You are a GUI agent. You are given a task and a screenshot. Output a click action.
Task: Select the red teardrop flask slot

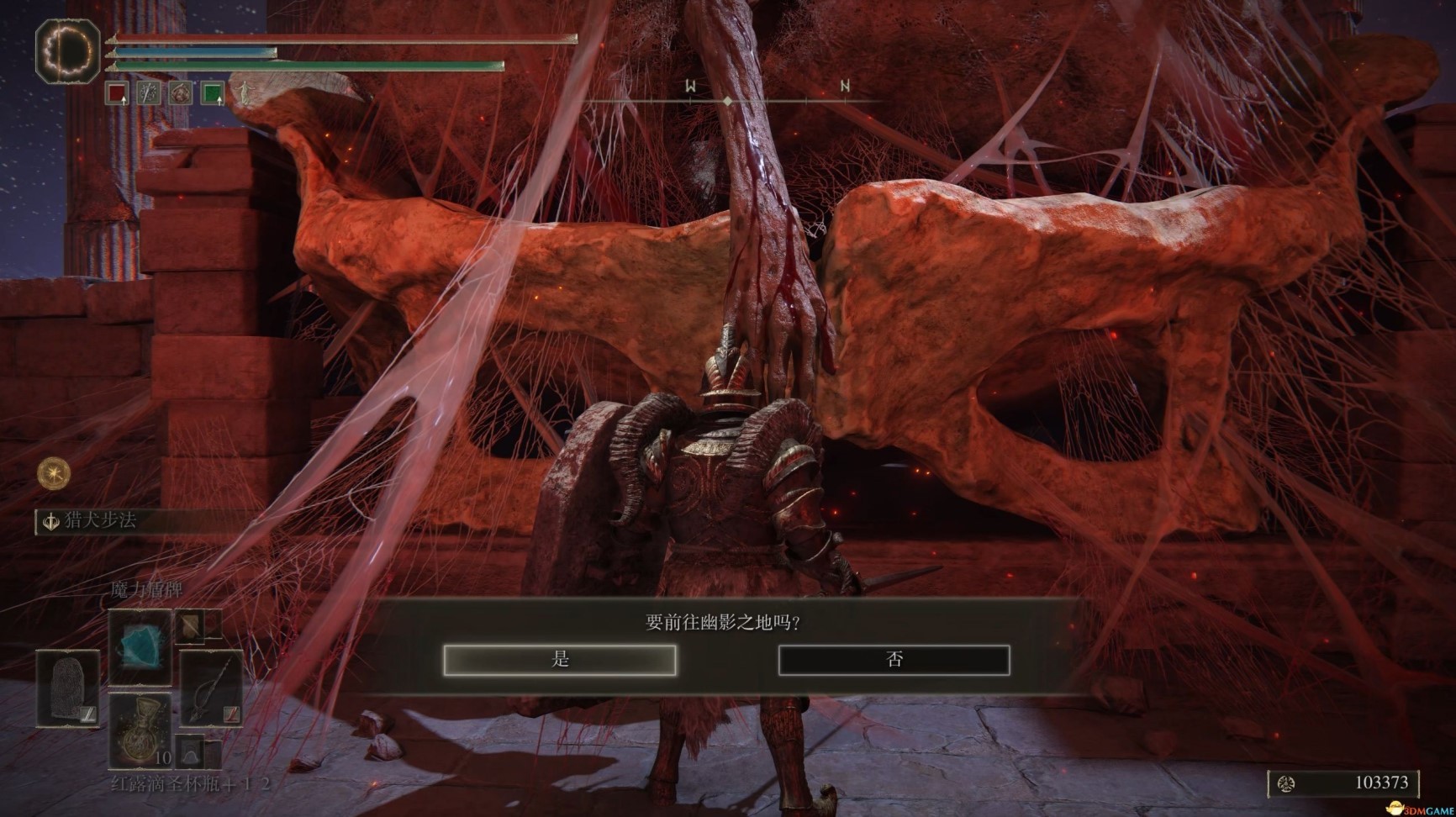click(140, 730)
